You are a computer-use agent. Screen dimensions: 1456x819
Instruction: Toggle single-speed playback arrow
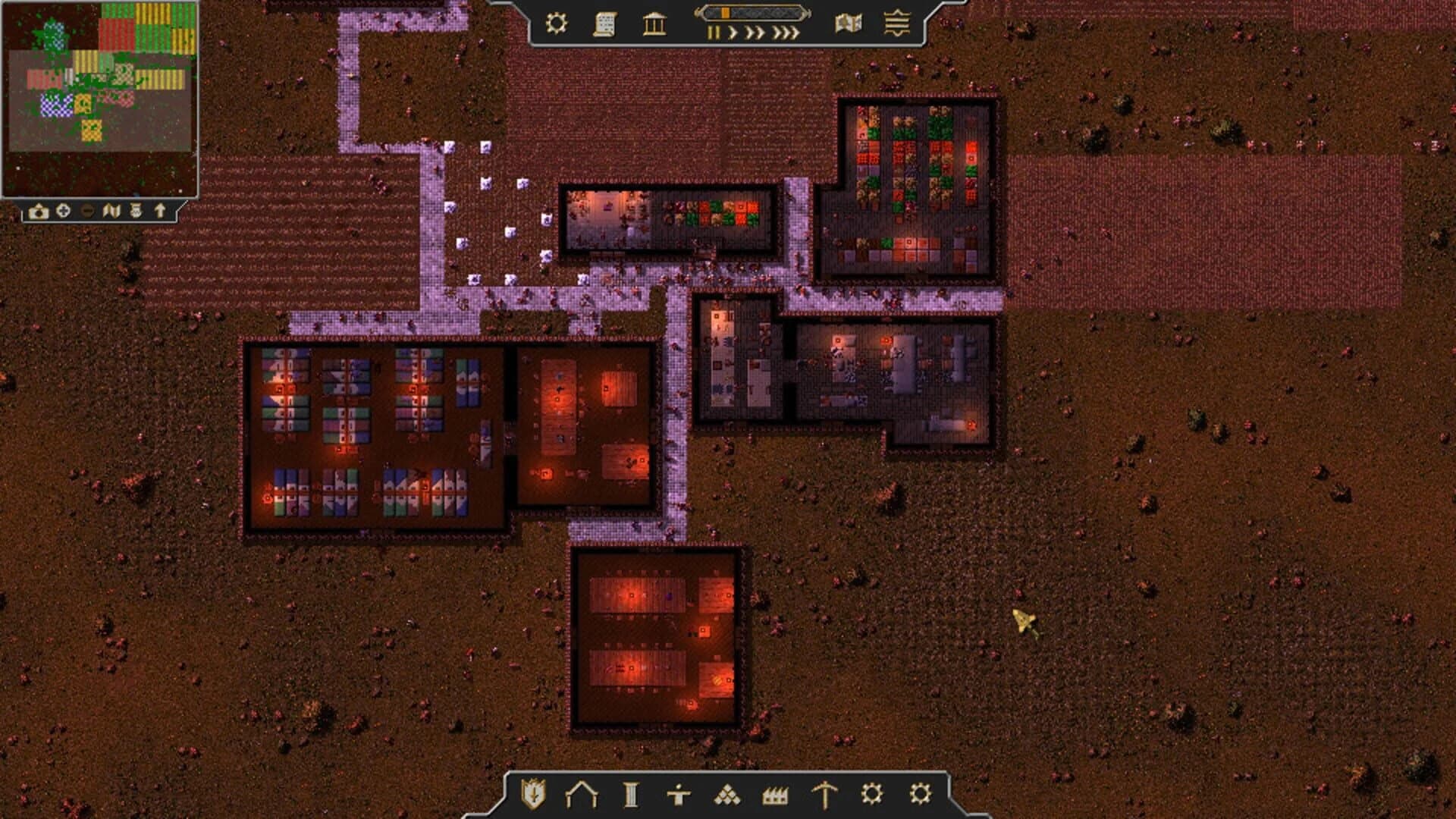pos(733,31)
